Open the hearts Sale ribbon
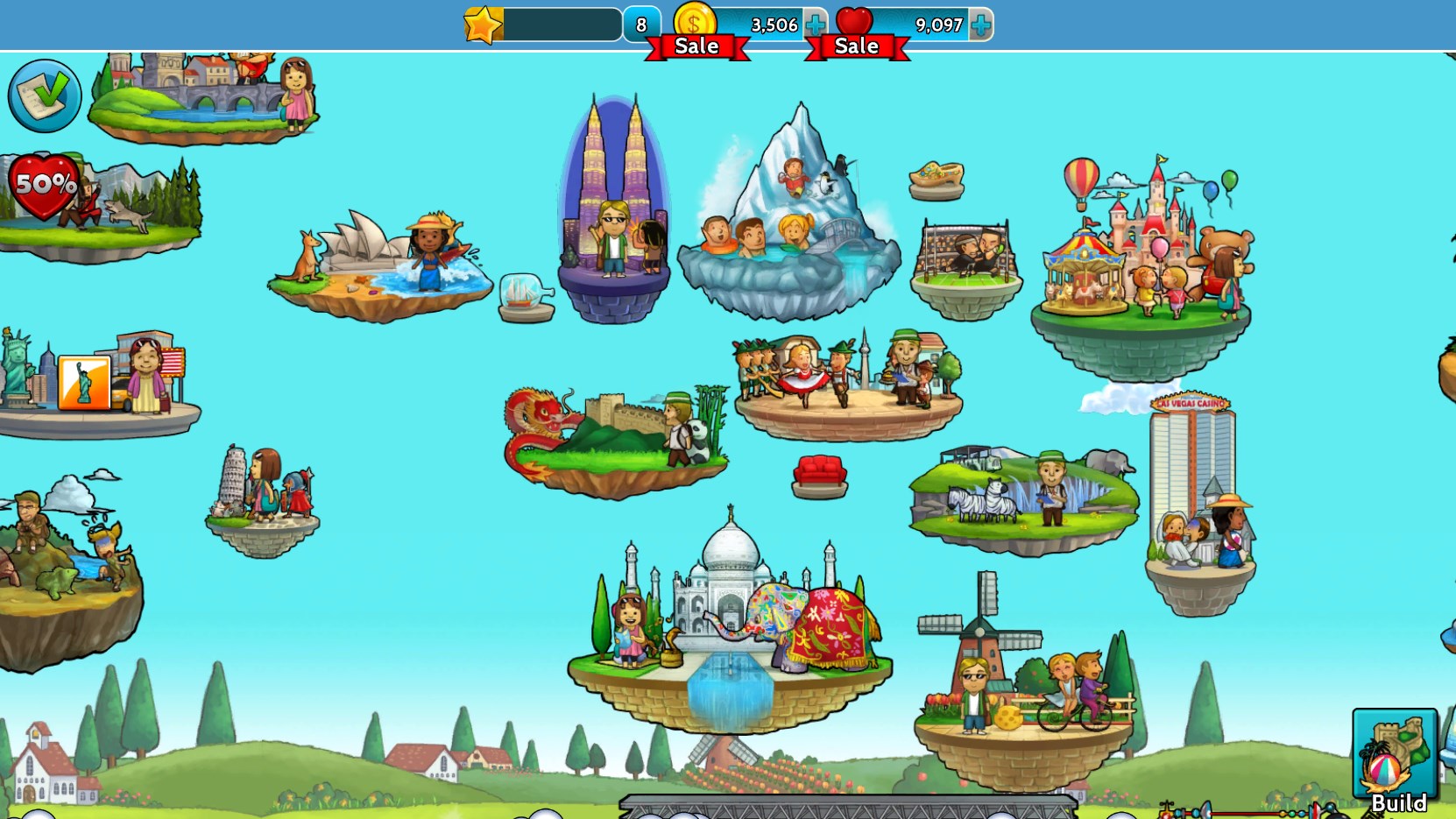1456x819 pixels. tap(857, 46)
